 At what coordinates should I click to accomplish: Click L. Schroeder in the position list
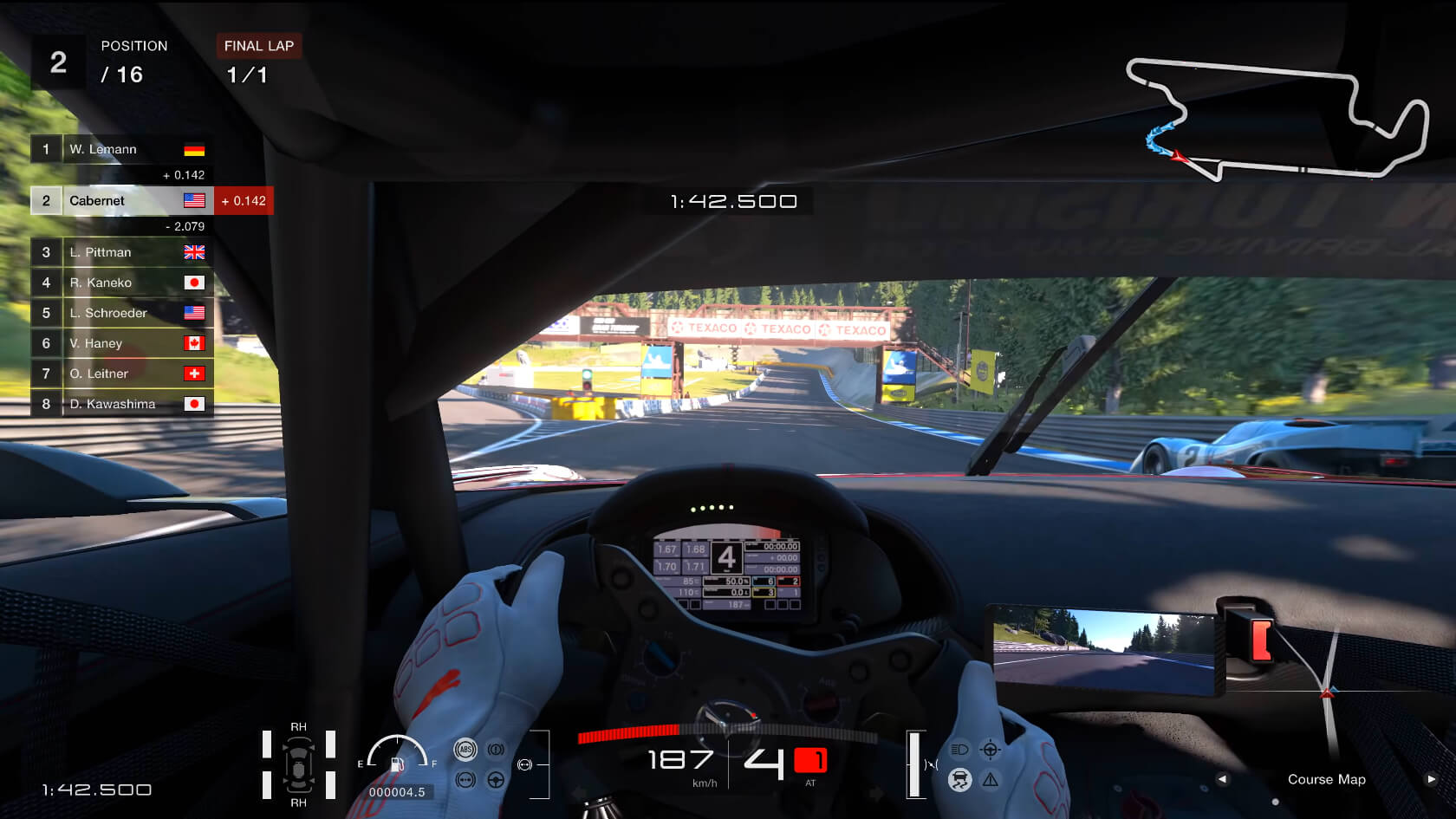click(x=121, y=313)
